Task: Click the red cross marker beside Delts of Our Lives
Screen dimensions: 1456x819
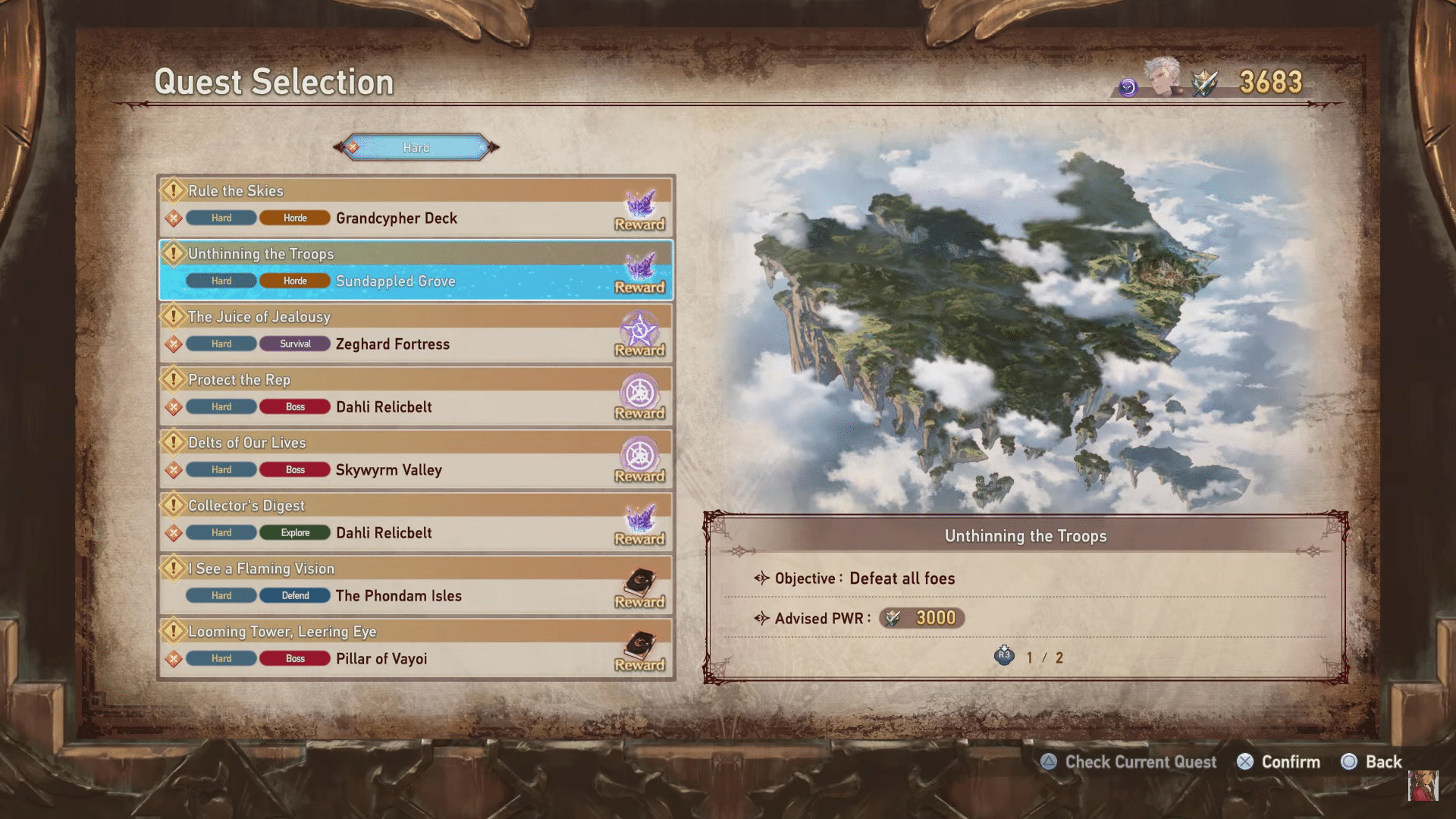Action: tap(173, 469)
